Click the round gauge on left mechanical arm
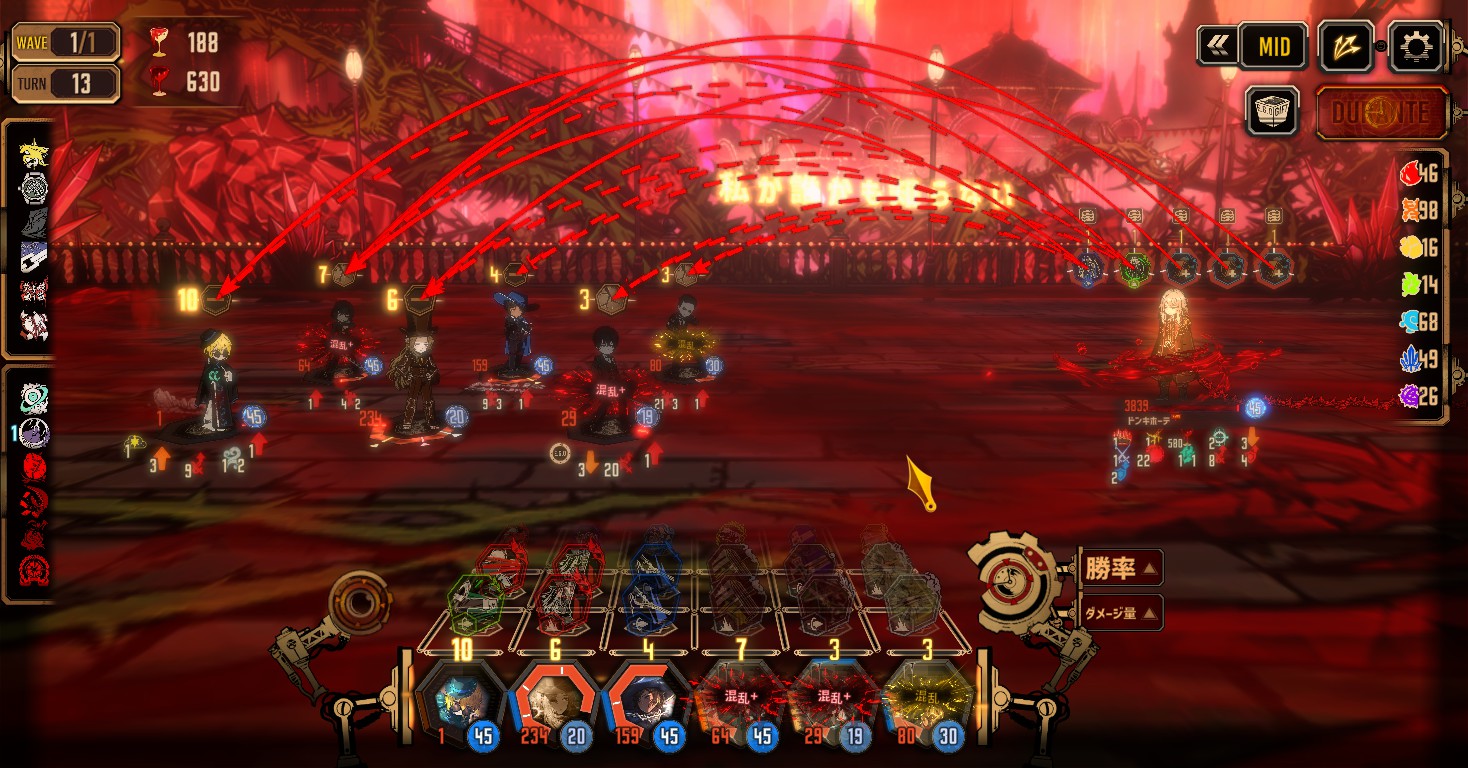This screenshot has width=1468, height=768. pos(358,602)
